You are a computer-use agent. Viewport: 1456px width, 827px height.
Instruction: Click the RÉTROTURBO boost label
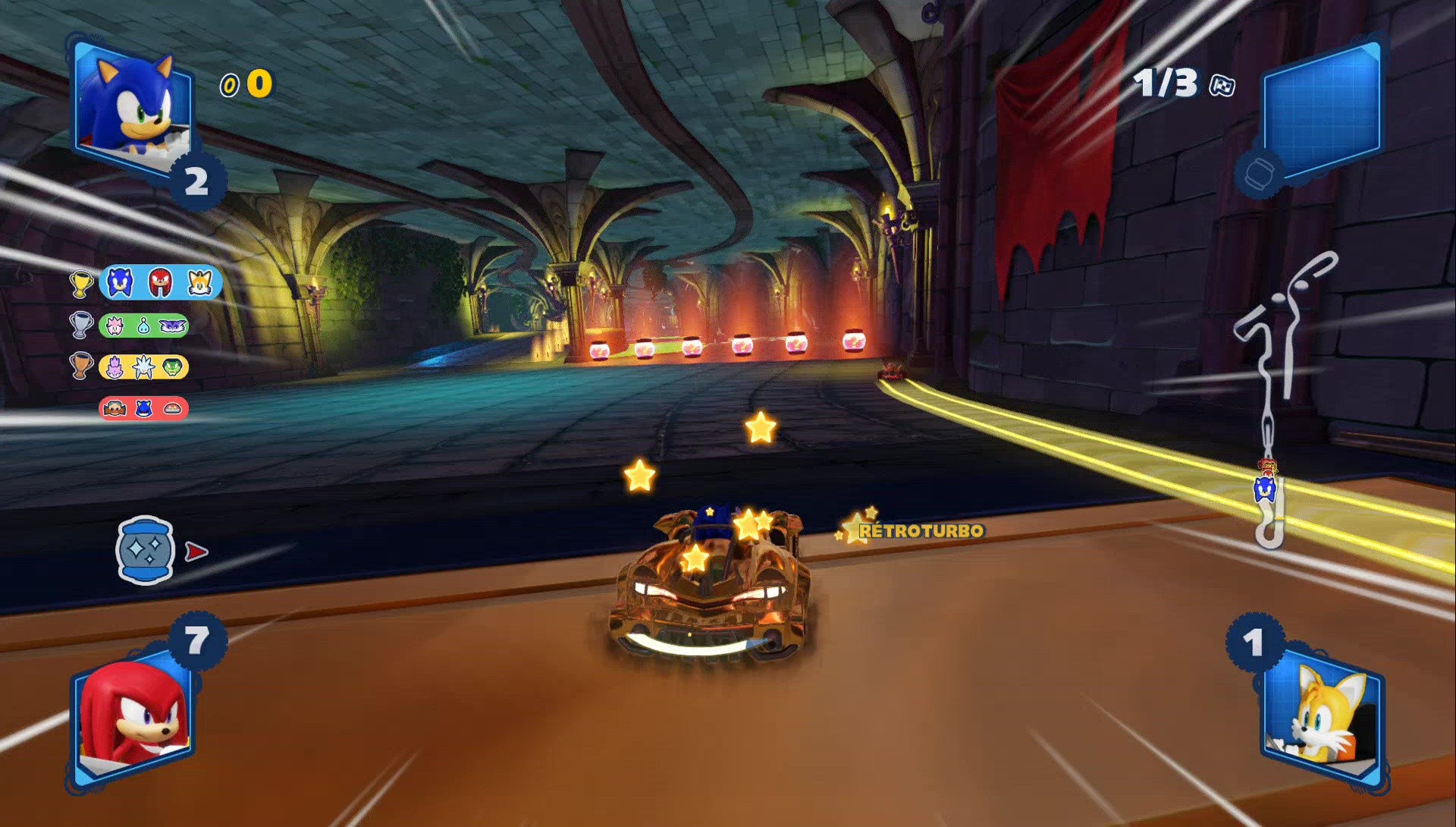tap(921, 532)
